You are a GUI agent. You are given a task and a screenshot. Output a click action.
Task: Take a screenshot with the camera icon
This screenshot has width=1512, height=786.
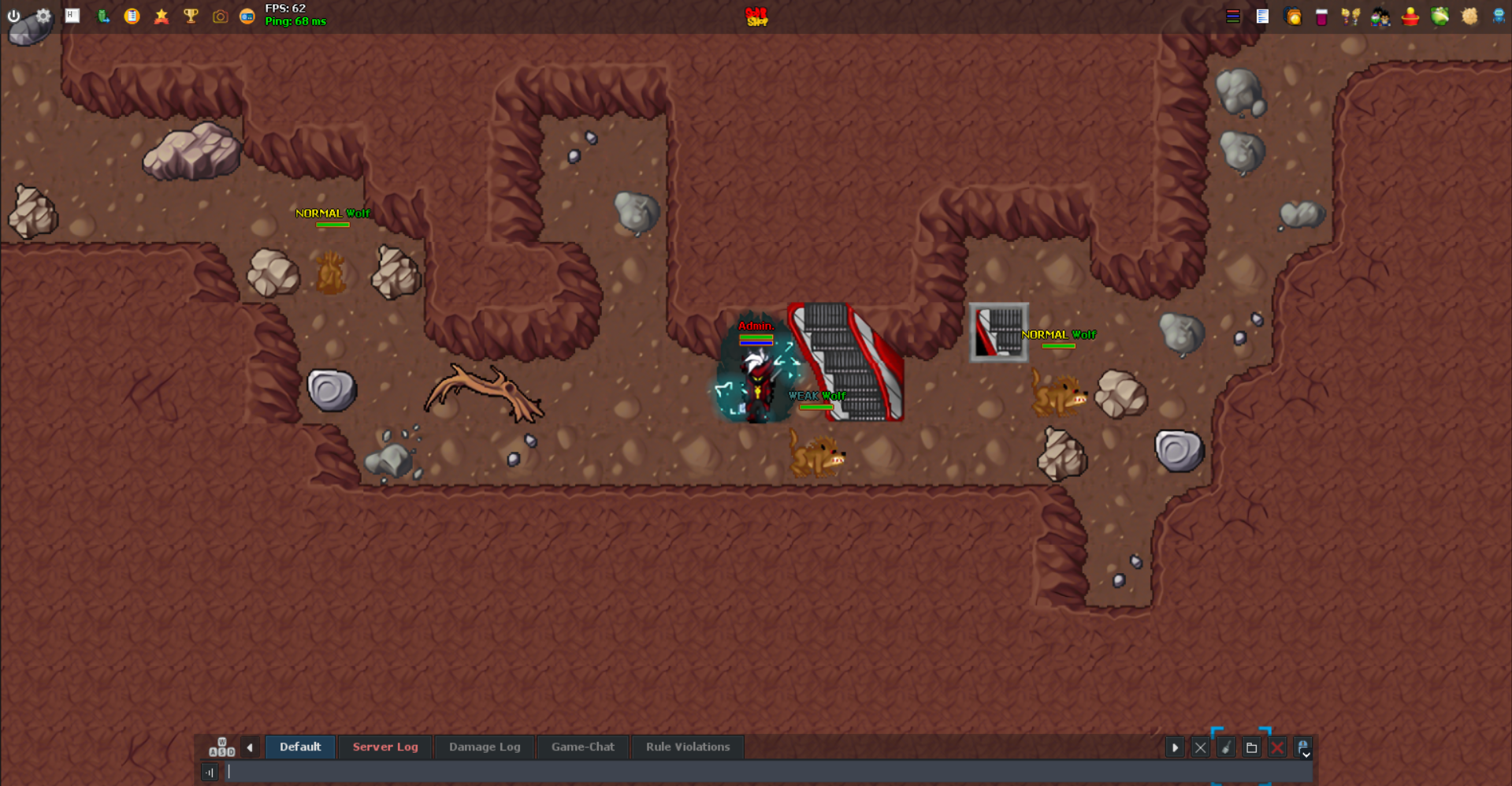(x=220, y=17)
